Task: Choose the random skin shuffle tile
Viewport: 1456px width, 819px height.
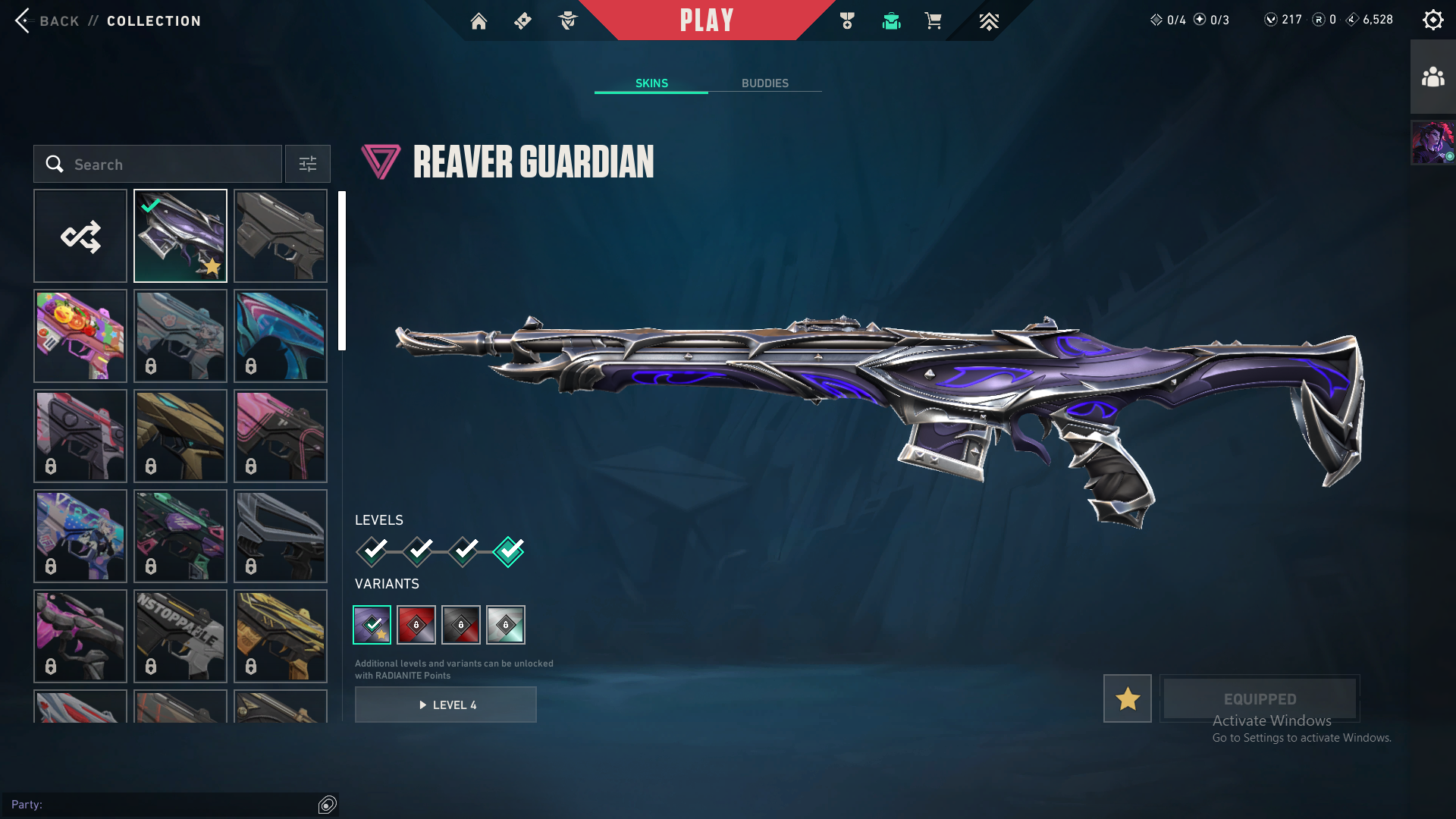Action: [x=80, y=236]
